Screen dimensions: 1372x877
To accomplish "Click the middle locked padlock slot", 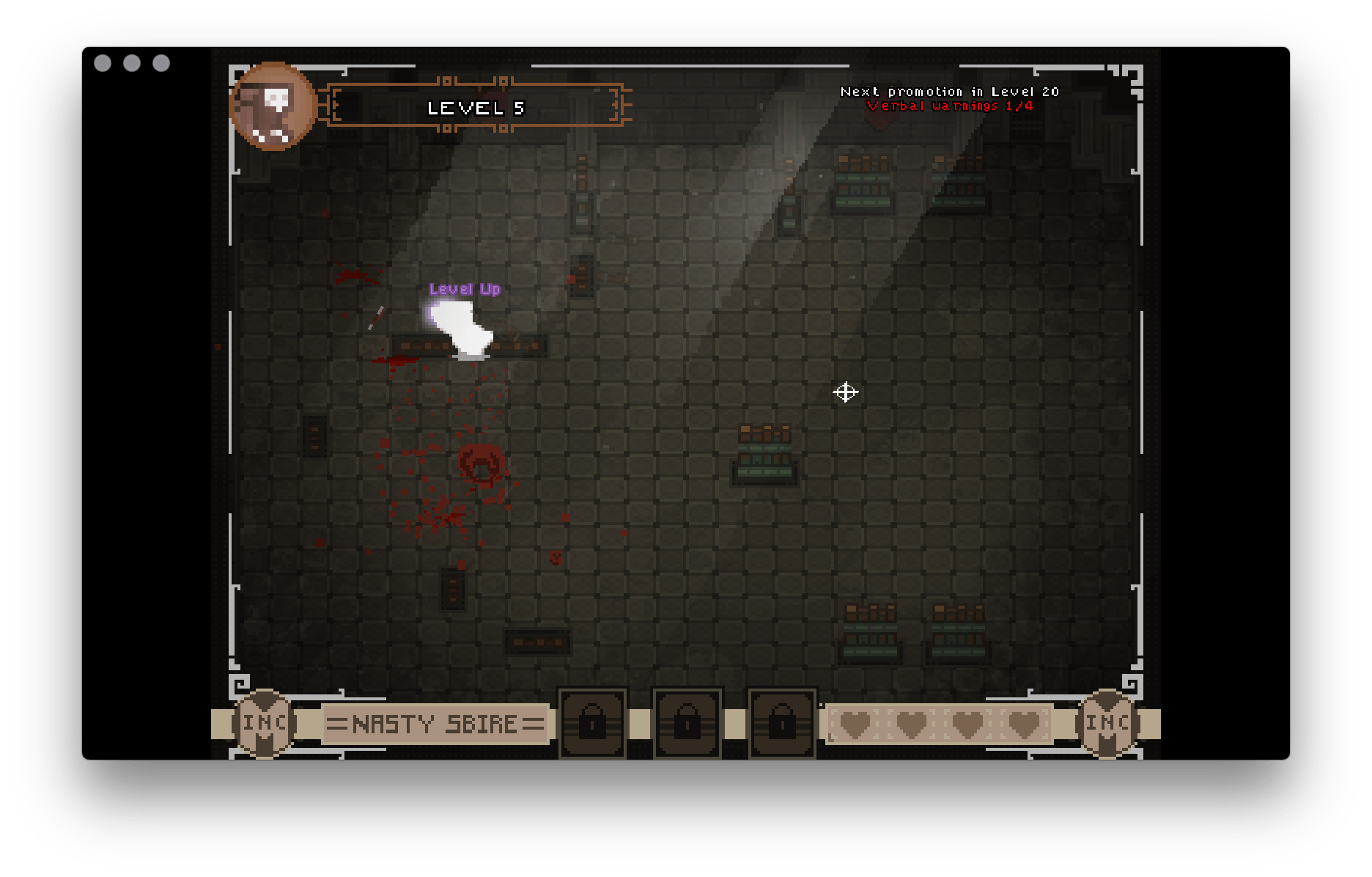I will [686, 724].
